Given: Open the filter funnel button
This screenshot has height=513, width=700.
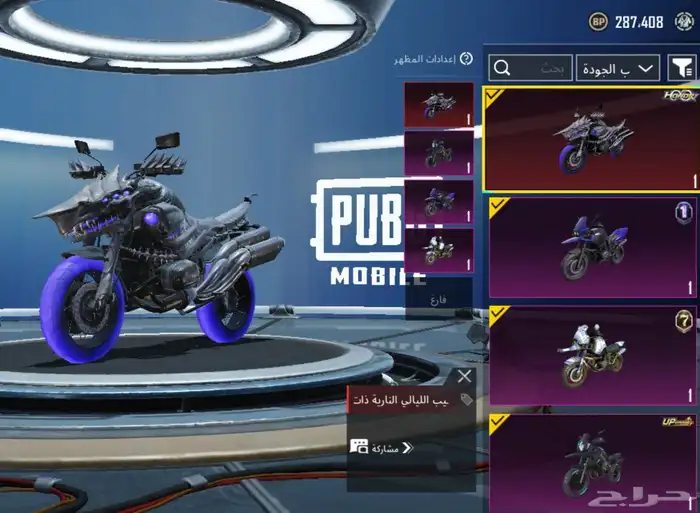Looking at the screenshot, I should [x=682, y=68].
